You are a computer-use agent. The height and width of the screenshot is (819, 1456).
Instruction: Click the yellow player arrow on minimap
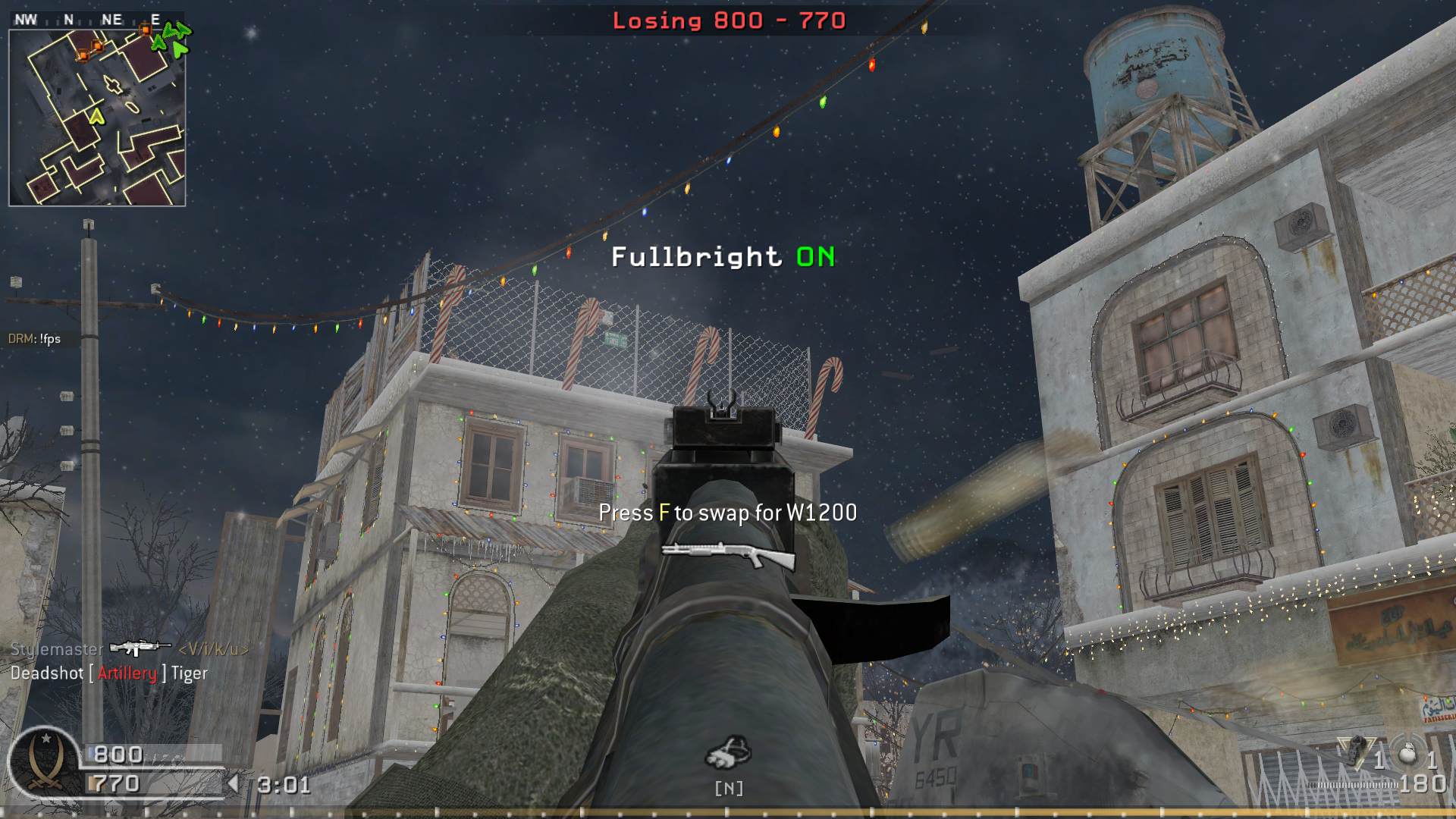click(x=97, y=118)
